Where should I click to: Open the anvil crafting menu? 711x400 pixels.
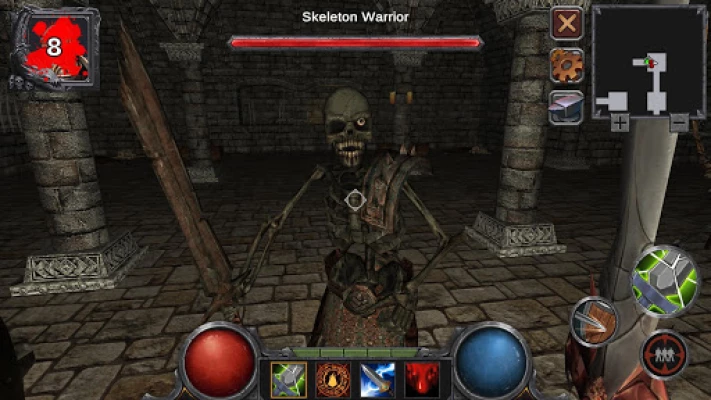[567, 105]
